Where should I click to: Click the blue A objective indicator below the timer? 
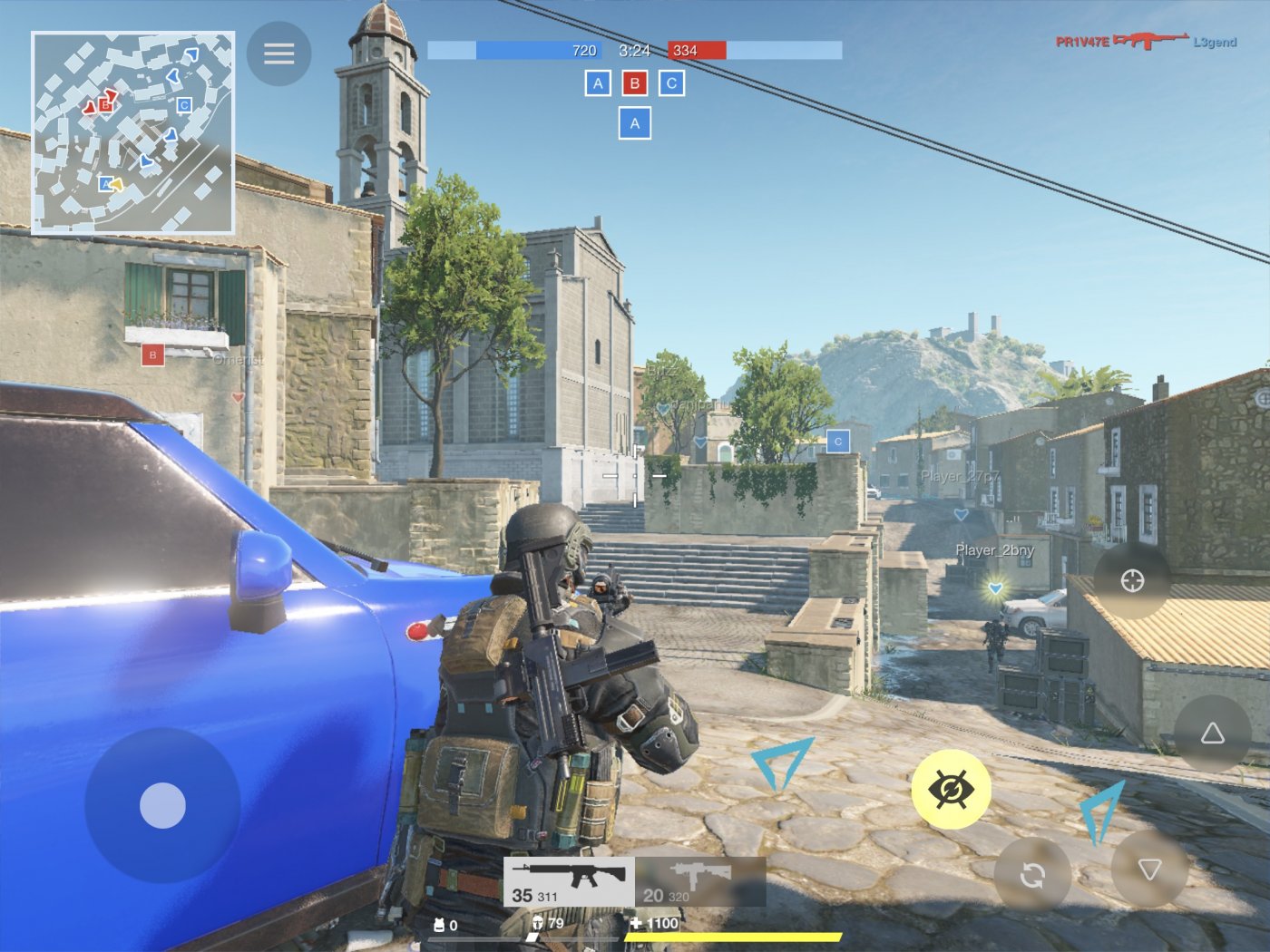(635, 121)
